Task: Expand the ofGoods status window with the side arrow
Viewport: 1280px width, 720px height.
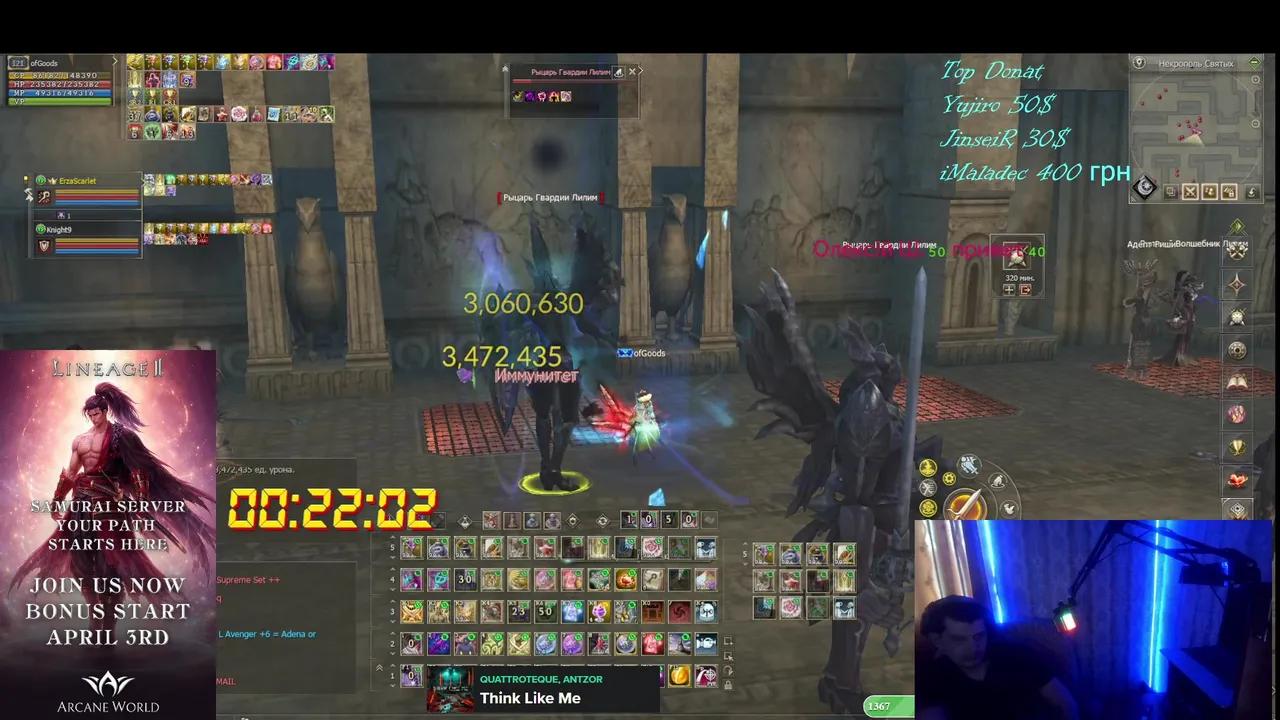Action: click(x=115, y=59)
